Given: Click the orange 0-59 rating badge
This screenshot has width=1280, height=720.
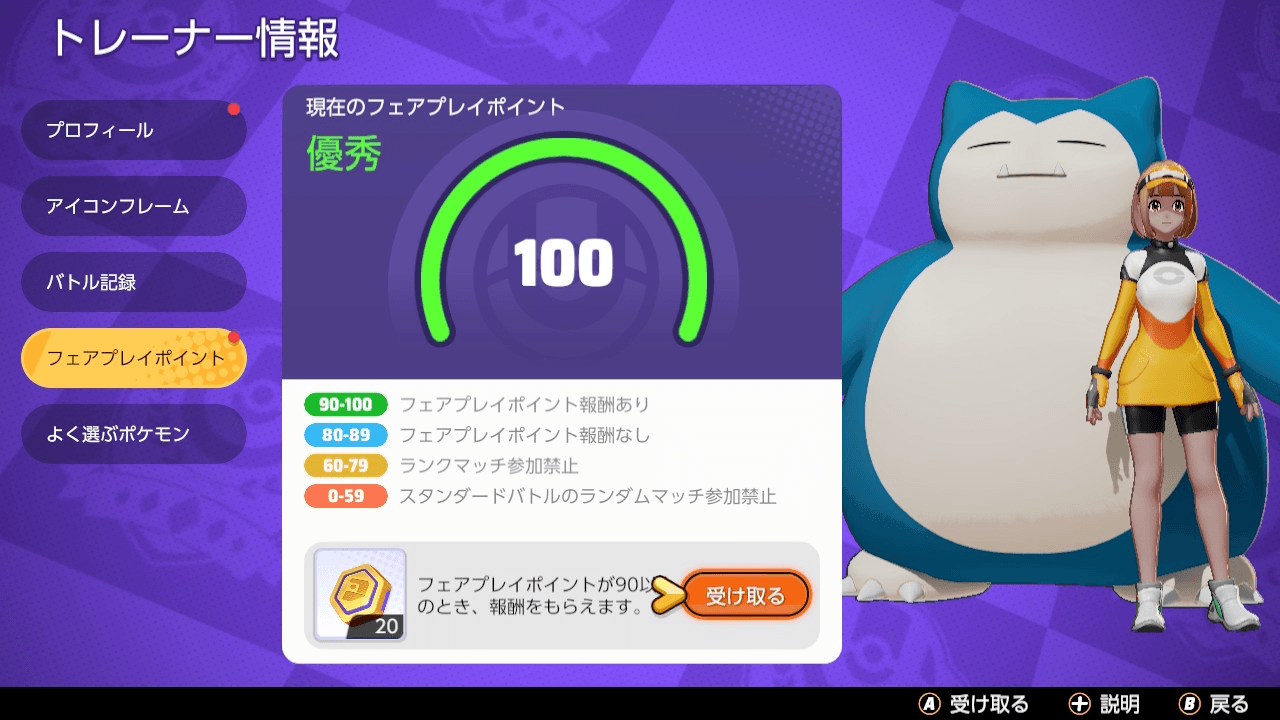Looking at the screenshot, I should coord(346,496).
